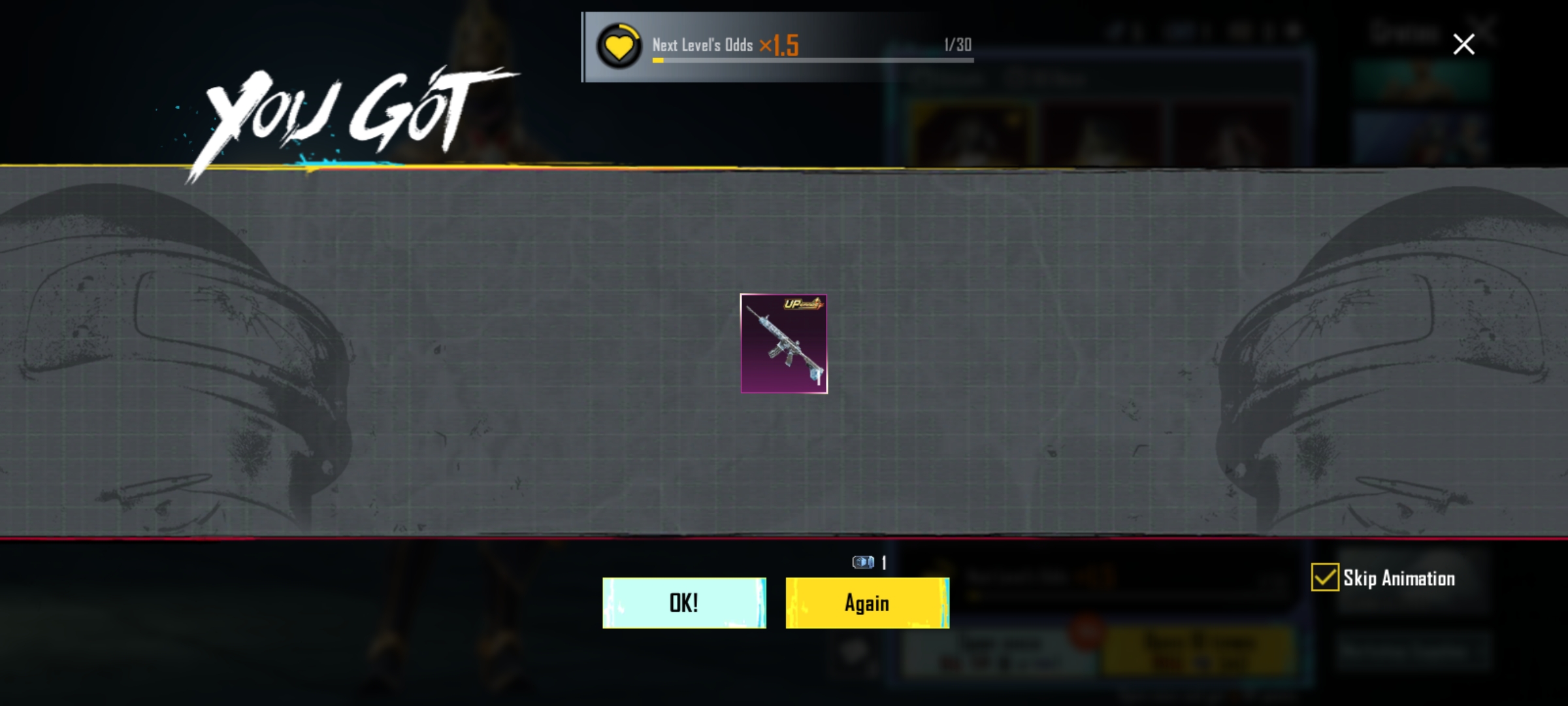
Task: Confirm the reward with OK!
Action: point(684,603)
